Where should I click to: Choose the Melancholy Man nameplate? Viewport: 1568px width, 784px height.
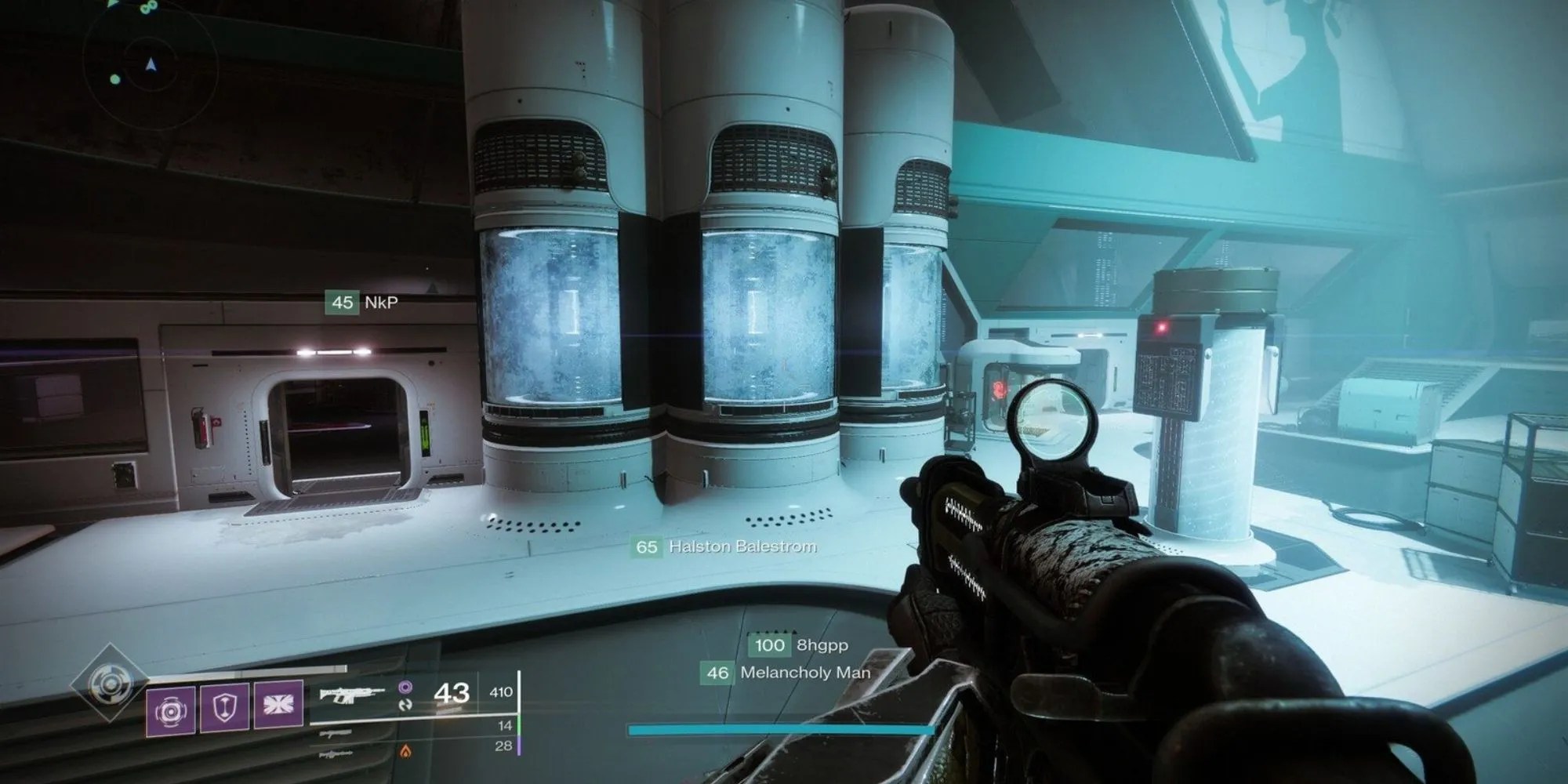coord(786,673)
